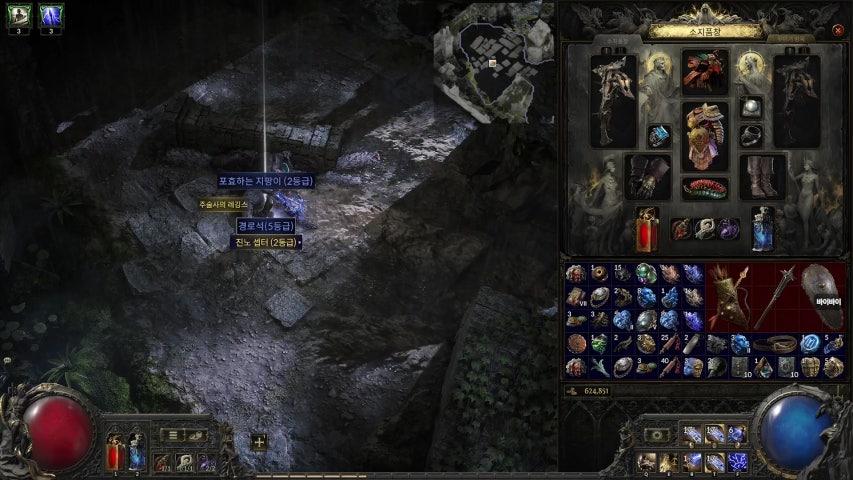Select the equipped blue gem ring
This screenshot has width=853, height=480.
point(659,136)
